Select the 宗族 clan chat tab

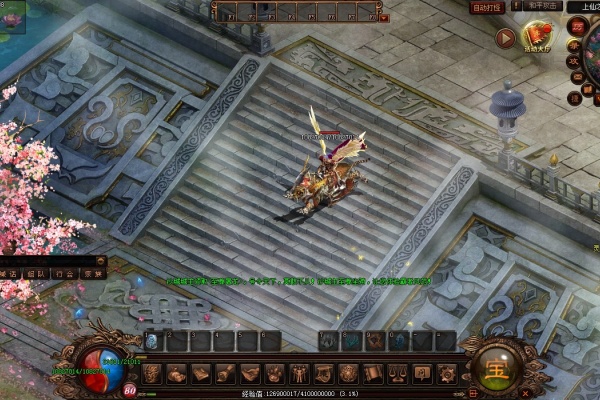[x=92, y=273]
